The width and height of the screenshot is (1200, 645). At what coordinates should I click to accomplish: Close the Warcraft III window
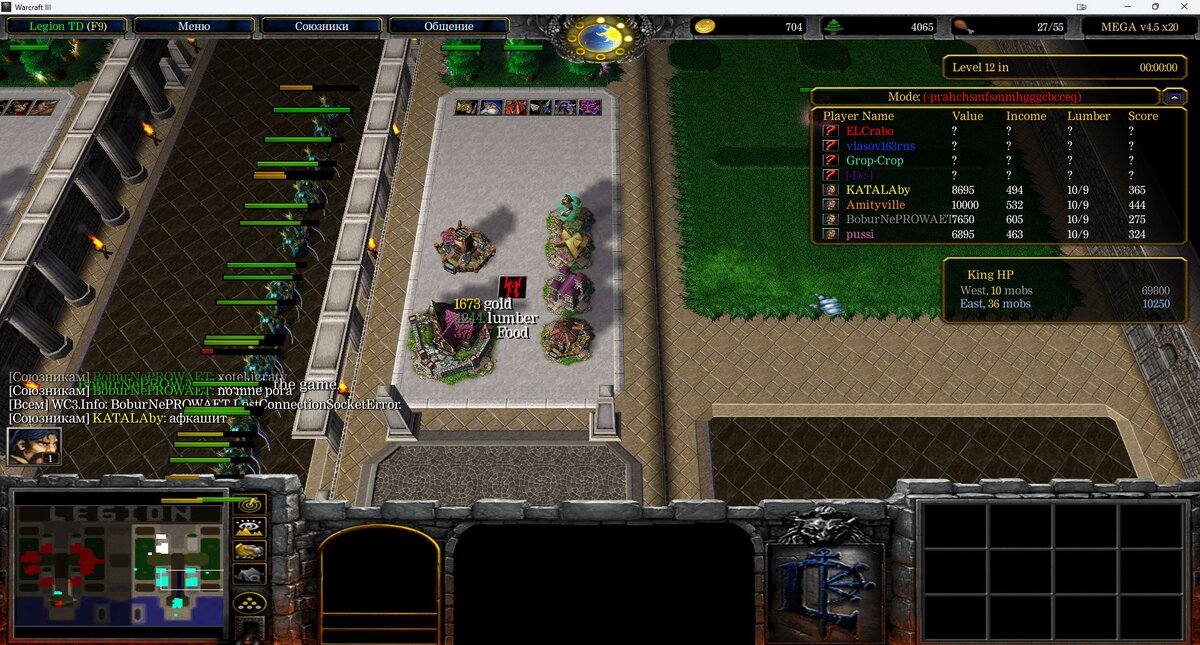click(x=1183, y=7)
